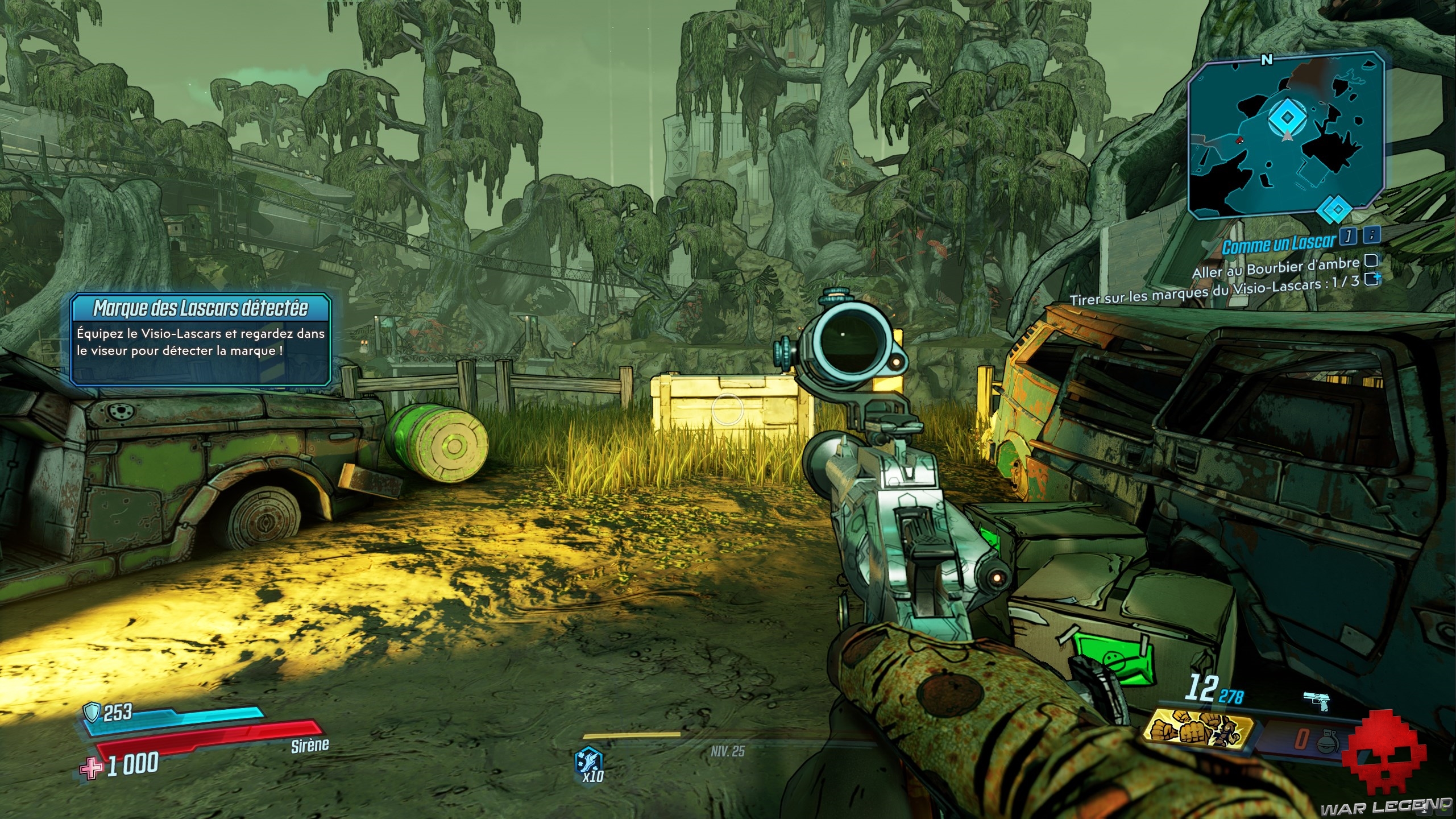Open the minimap in the corner

click(x=1286, y=135)
